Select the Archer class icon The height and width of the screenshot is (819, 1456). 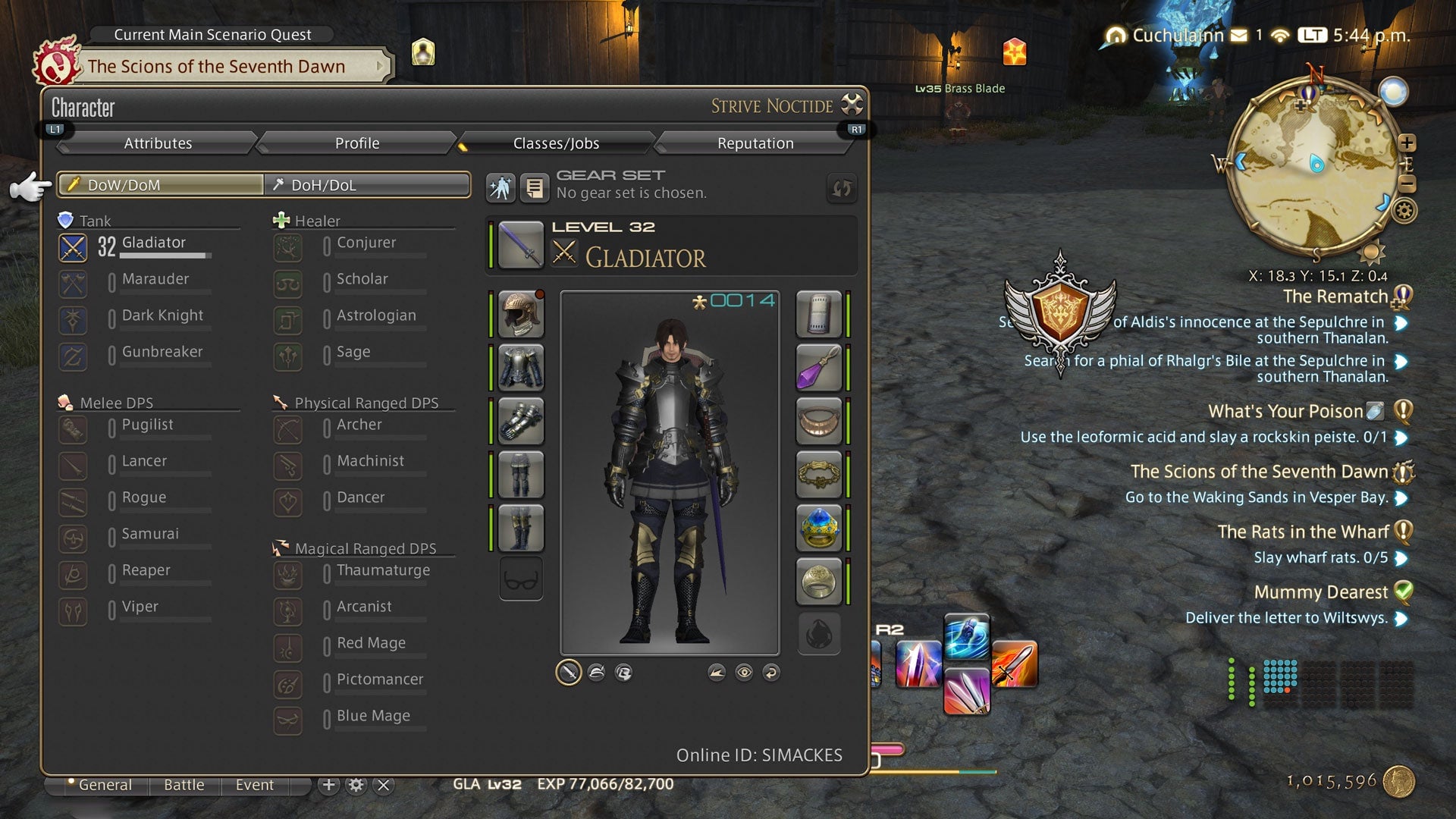(288, 429)
